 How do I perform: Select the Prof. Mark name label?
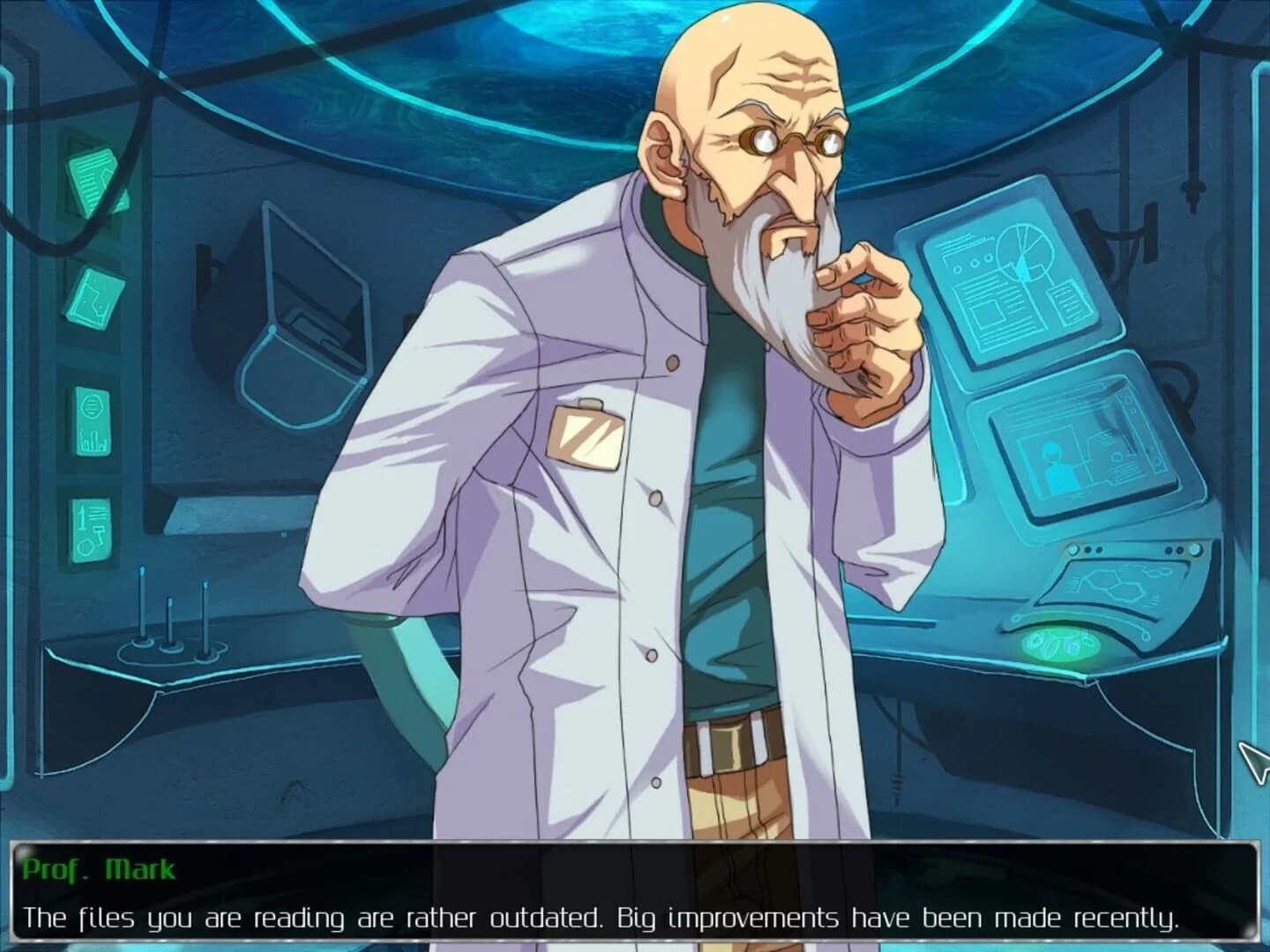97,868
